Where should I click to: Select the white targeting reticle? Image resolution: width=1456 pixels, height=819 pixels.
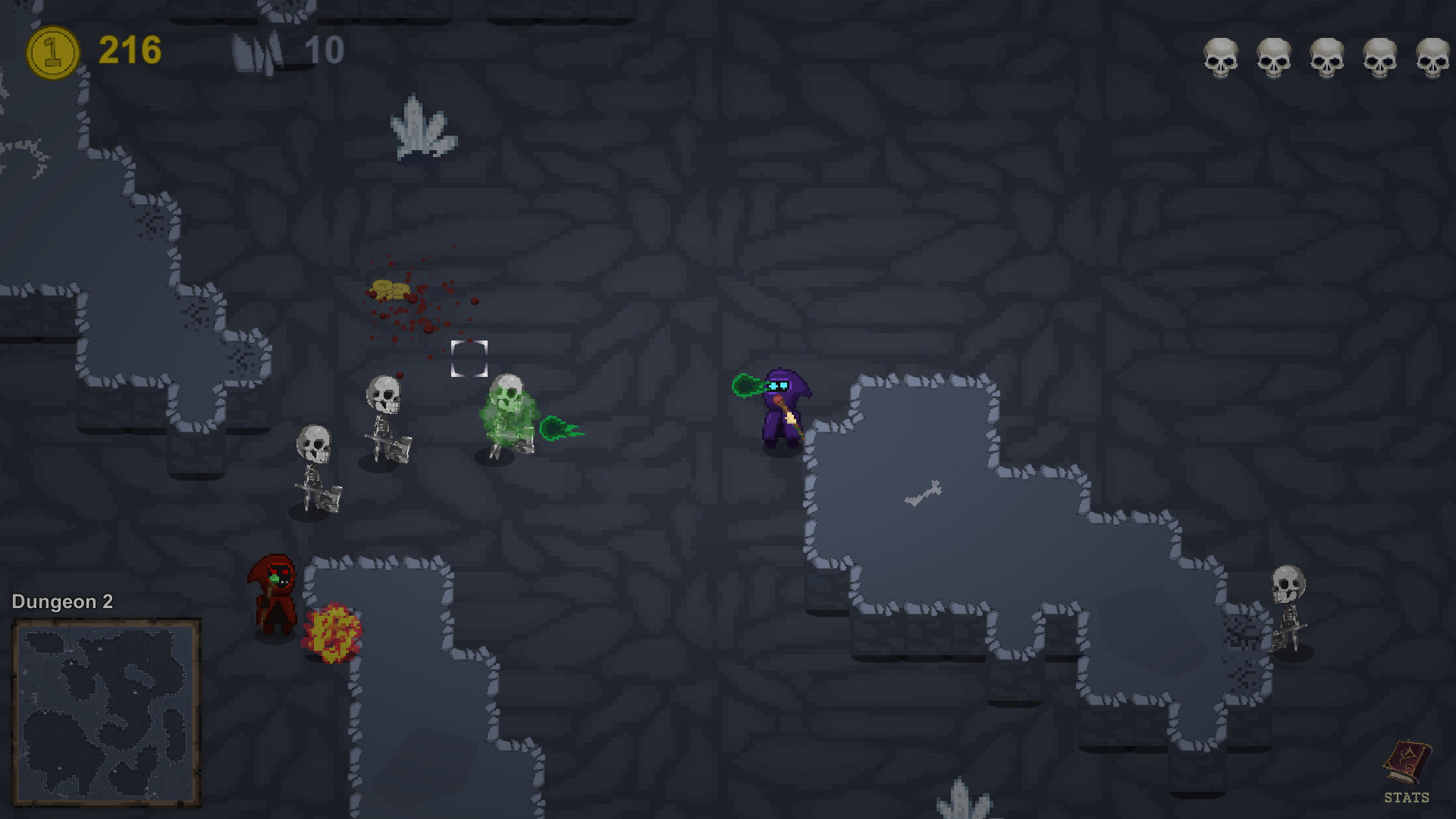pyautogui.click(x=470, y=359)
